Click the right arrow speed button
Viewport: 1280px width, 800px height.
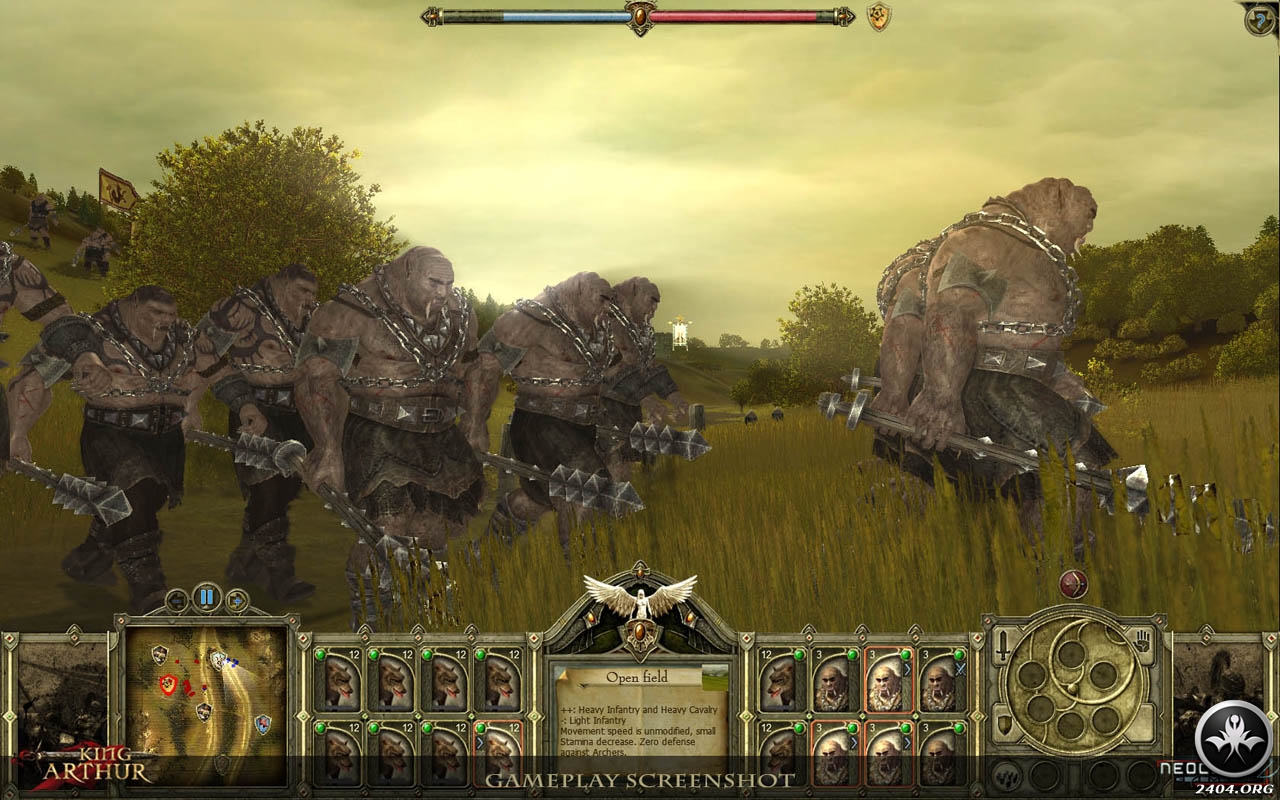coord(237,600)
